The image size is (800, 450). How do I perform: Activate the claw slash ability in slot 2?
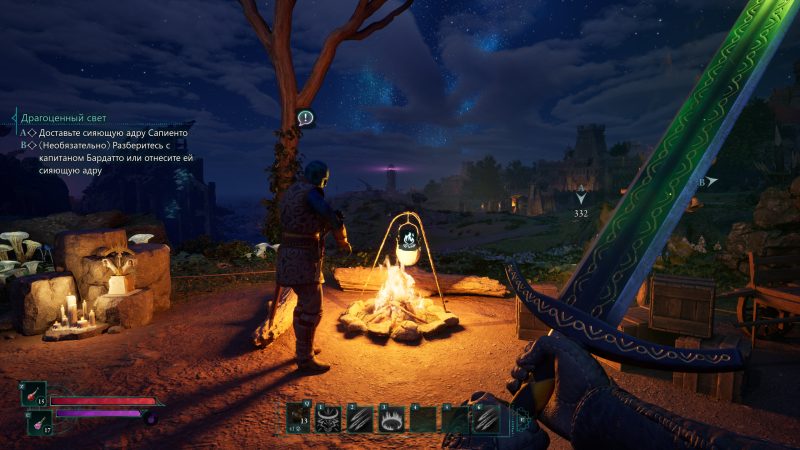(x=360, y=420)
